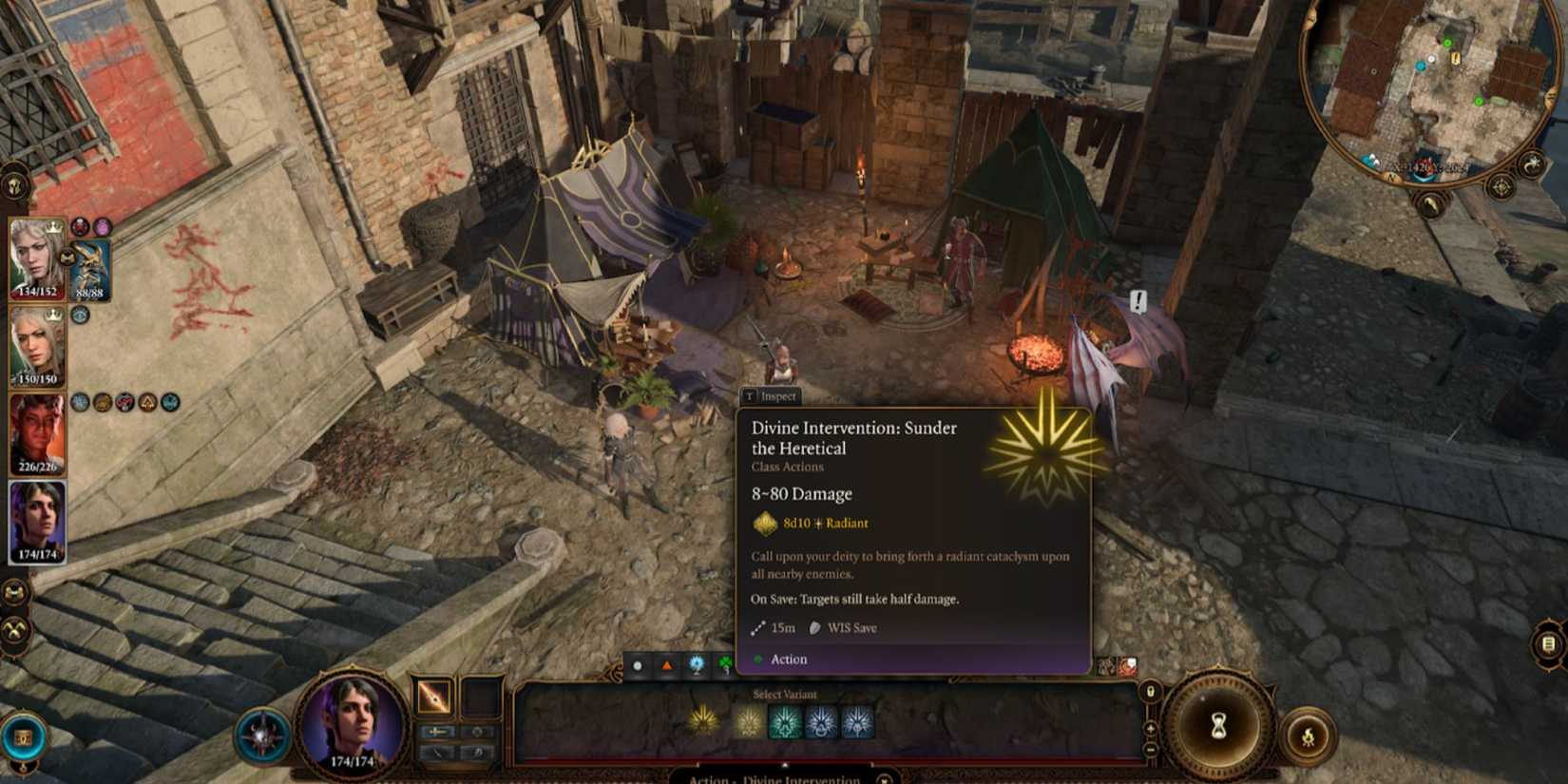1568x784 pixels.
Task: Select the golden Sunder the Heretical variant icon
Action: click(x=703, y=720)
